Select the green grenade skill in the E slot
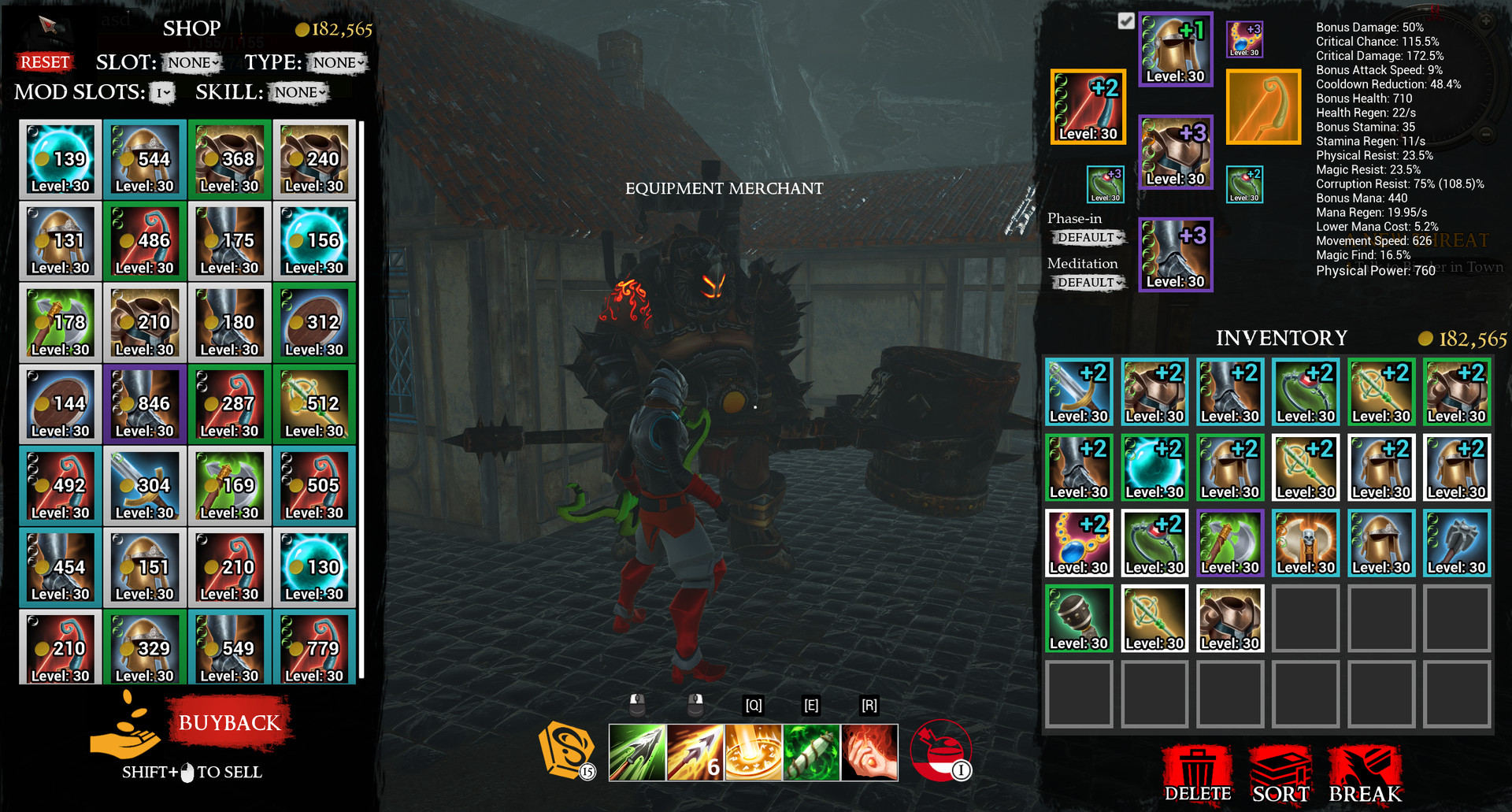The height and width of the screenshot is (812, 1512). [811, 752]
